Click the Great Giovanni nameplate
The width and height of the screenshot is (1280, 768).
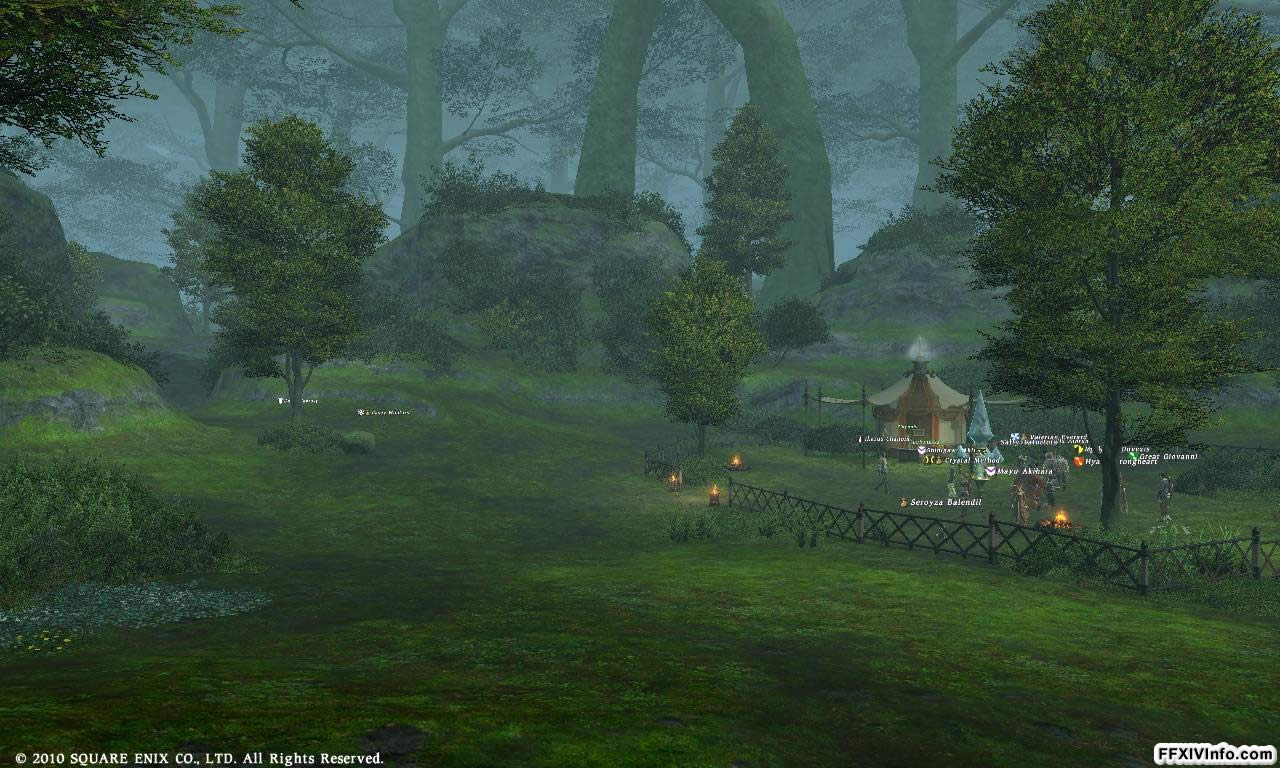coord(1168,457)
